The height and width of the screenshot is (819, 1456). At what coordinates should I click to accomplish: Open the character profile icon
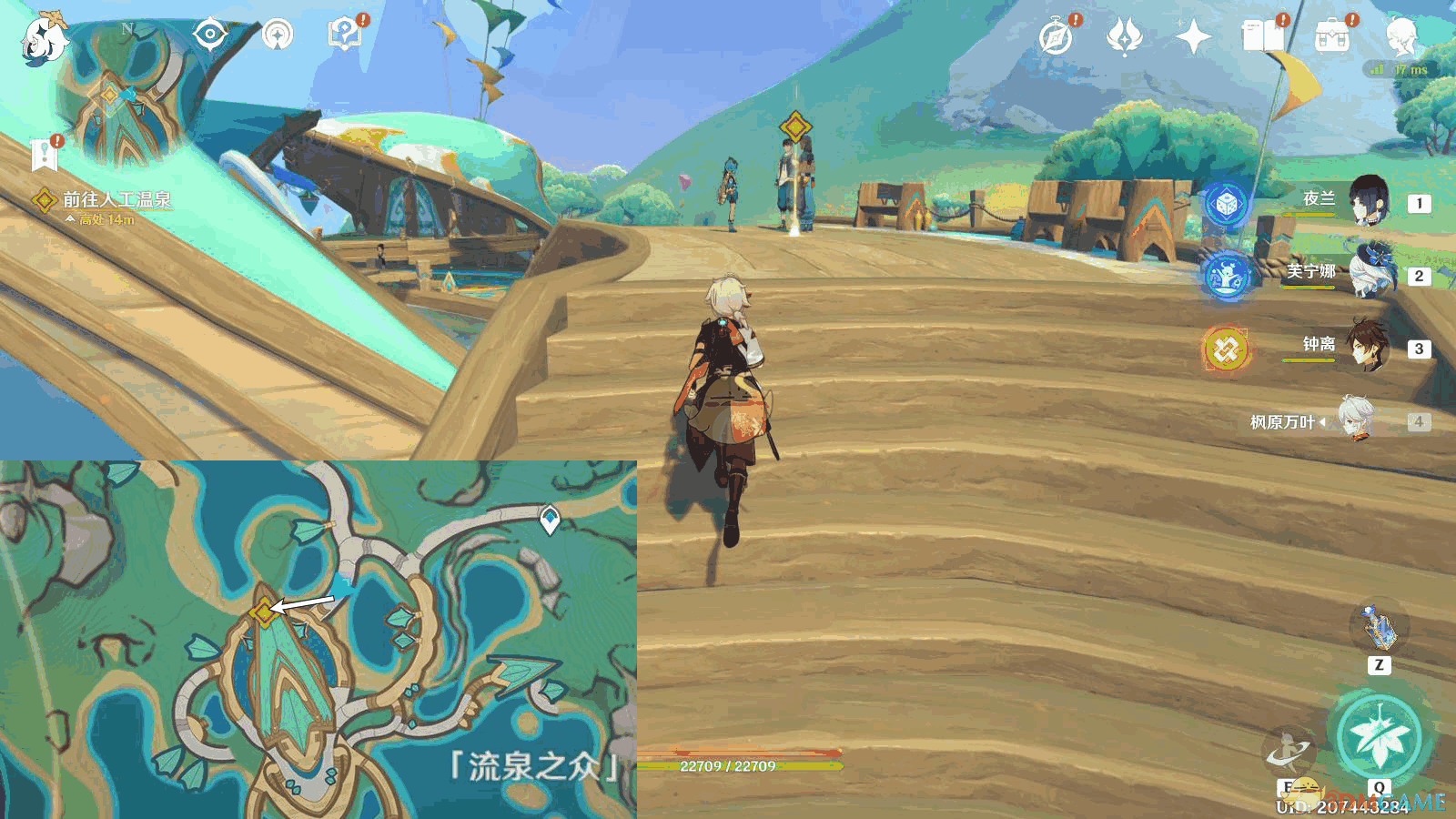pos(1402,37)
